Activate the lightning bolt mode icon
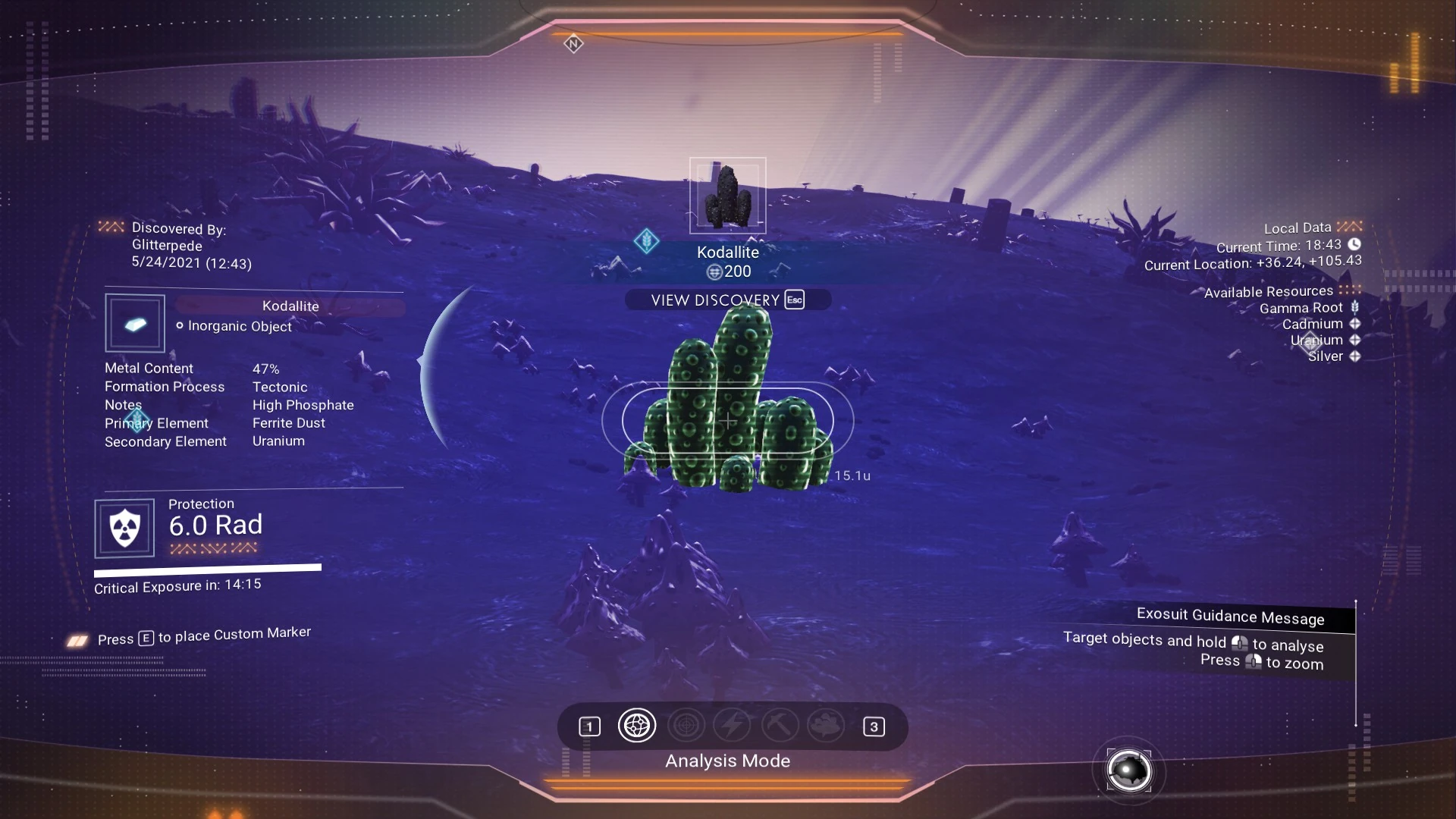 [x=733, y=726]
